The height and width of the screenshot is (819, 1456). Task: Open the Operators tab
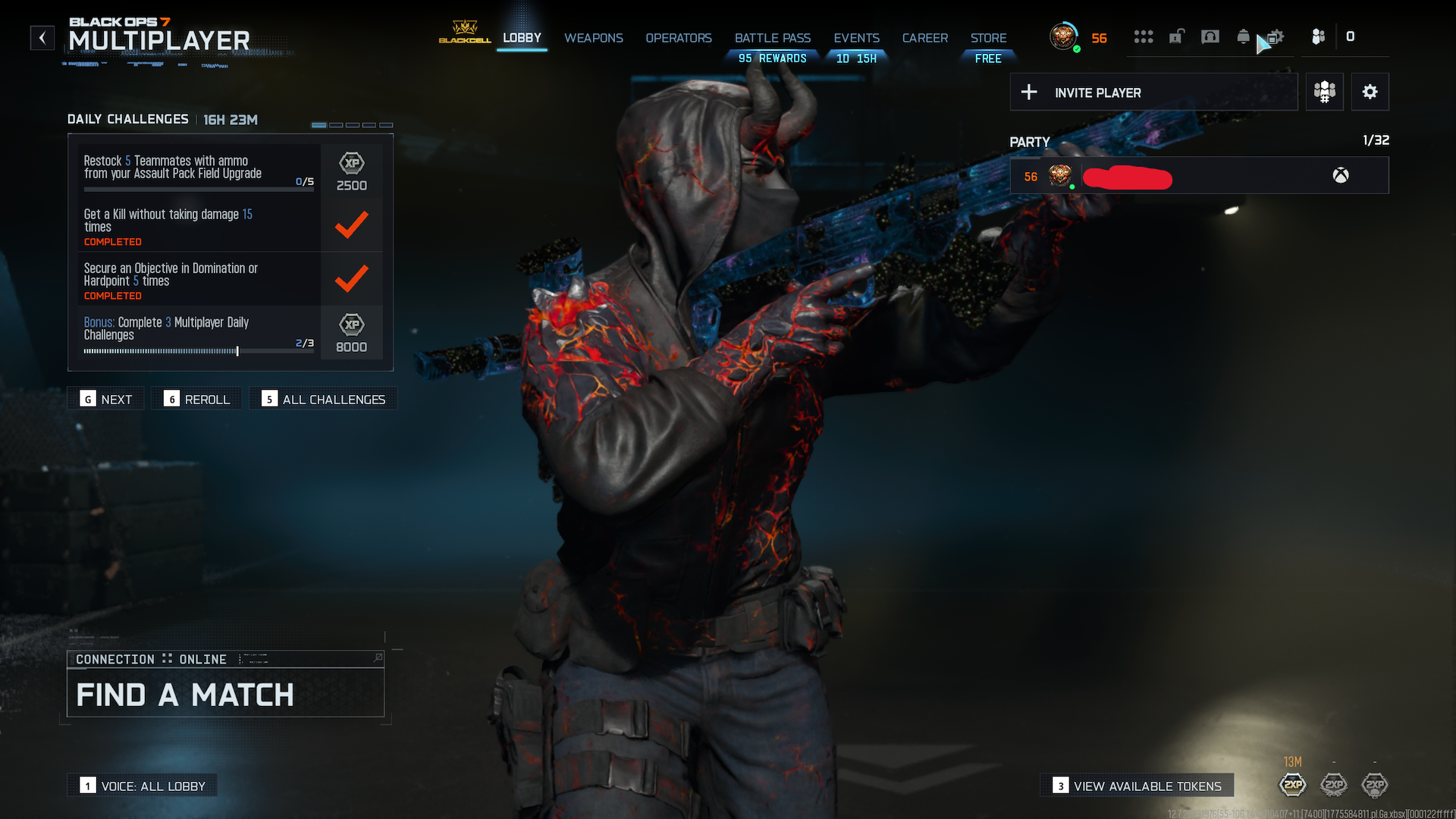678,38
